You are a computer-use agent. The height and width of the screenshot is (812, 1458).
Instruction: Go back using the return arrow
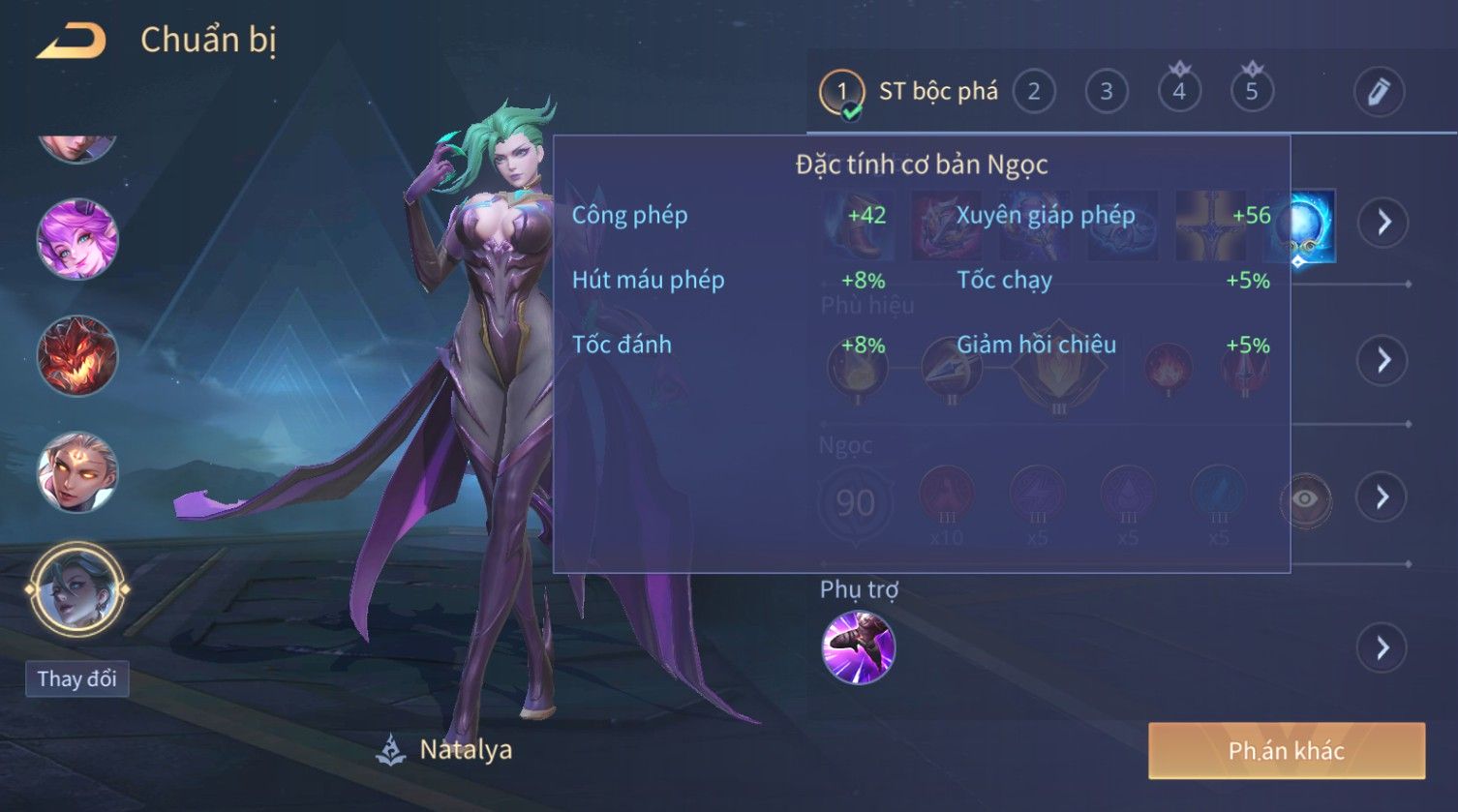pos(71,41)
